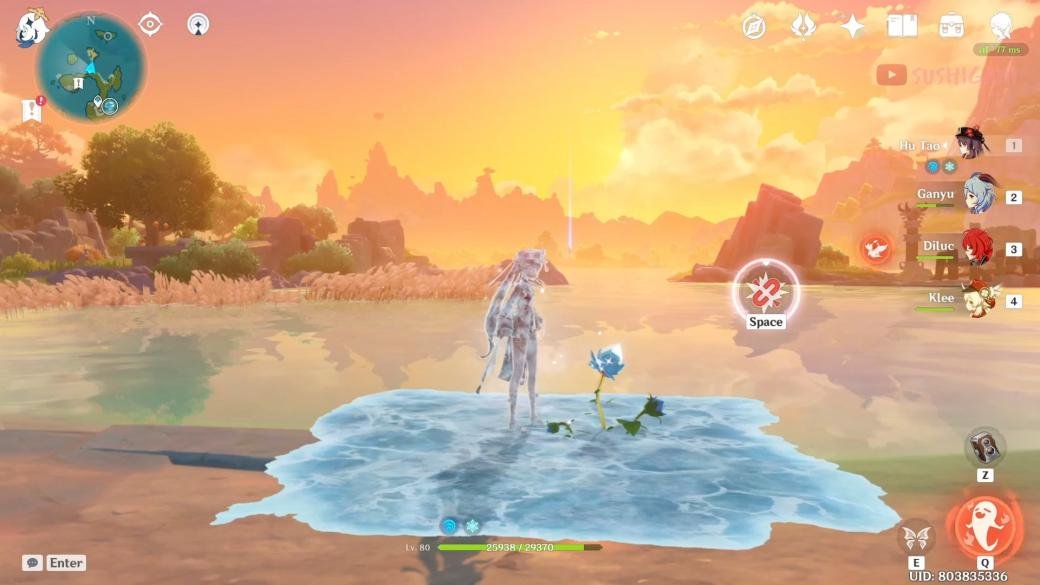Expand the circular minimap
The image size is (1040, 585).
(91, 68)
